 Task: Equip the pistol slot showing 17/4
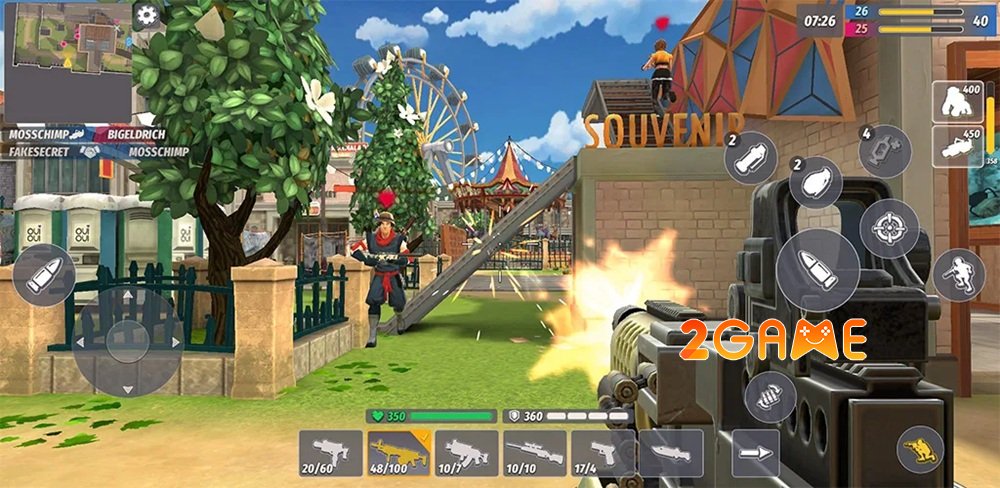(x=602, y=453)
